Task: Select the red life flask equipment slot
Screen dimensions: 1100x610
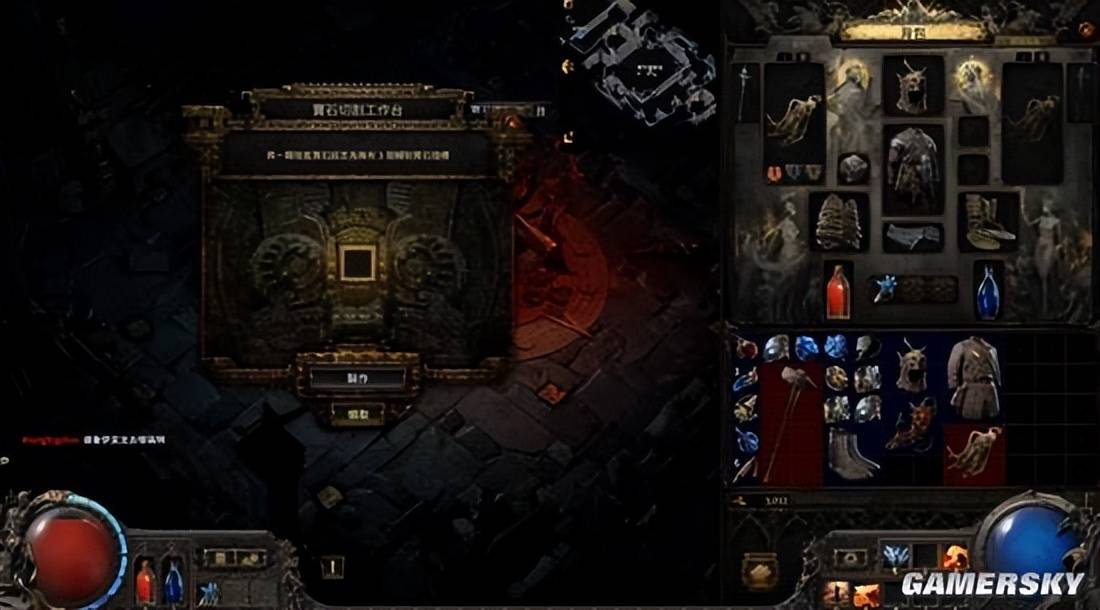Action: coord(838,291)
